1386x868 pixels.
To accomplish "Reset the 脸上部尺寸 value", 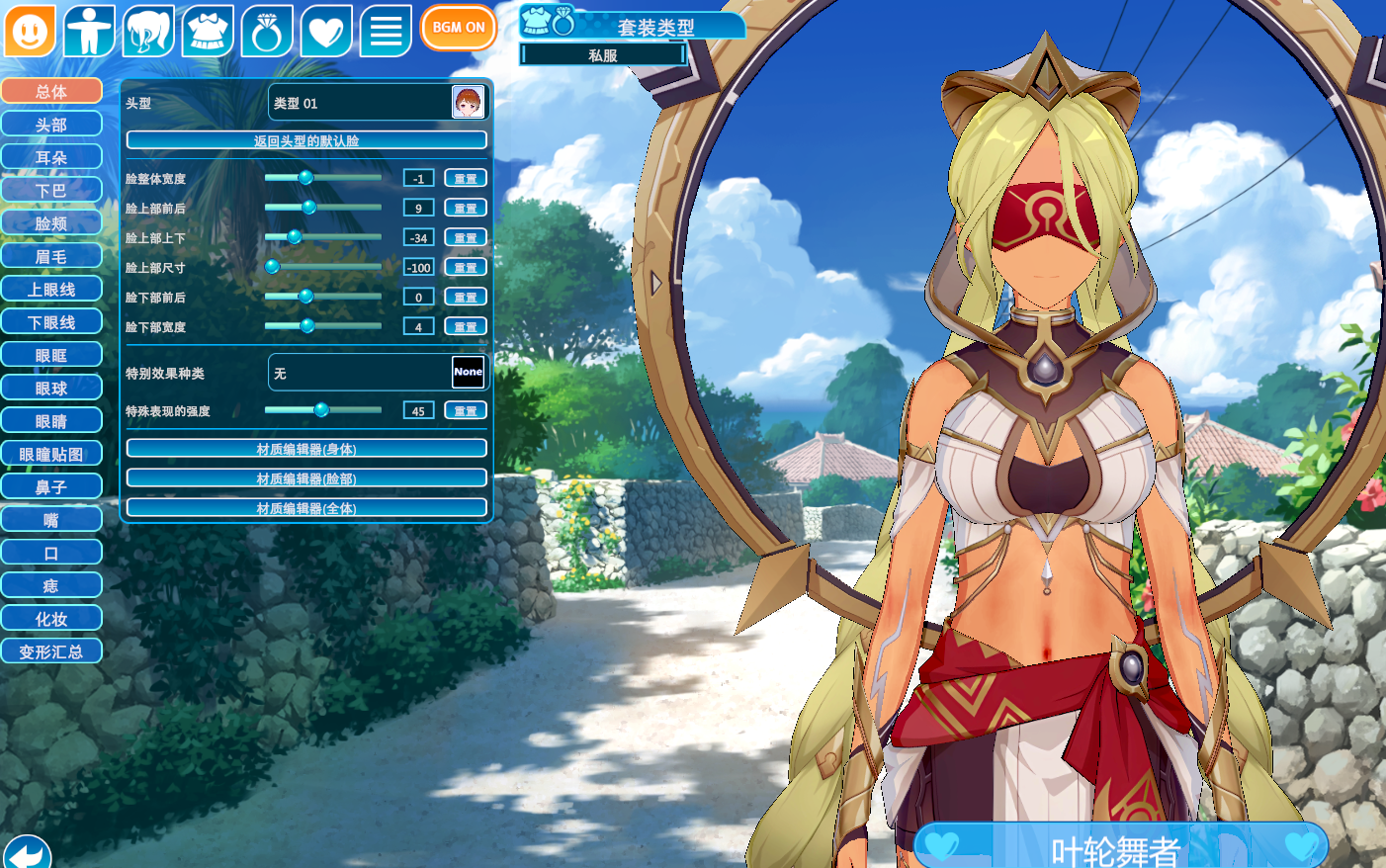I will pyautogui.click(x=466, y=267).
